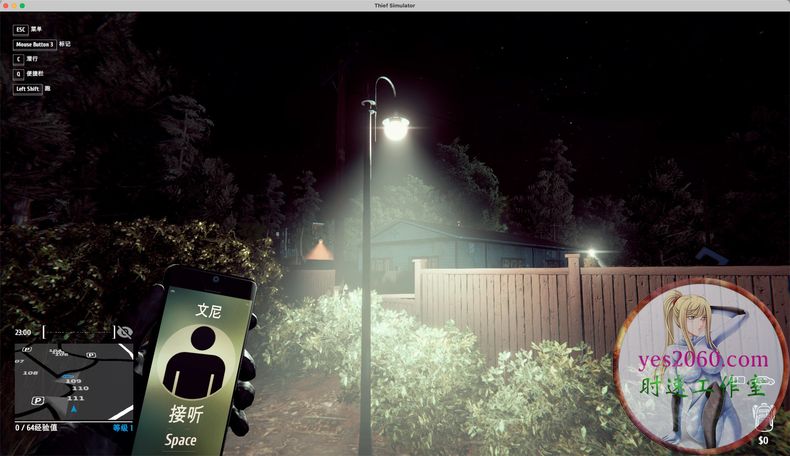Image resolution: width=790 pixels, height=456 pixels.
Task: Click the crossed-eye visibility icon
Action: click(x=124, y=332)
